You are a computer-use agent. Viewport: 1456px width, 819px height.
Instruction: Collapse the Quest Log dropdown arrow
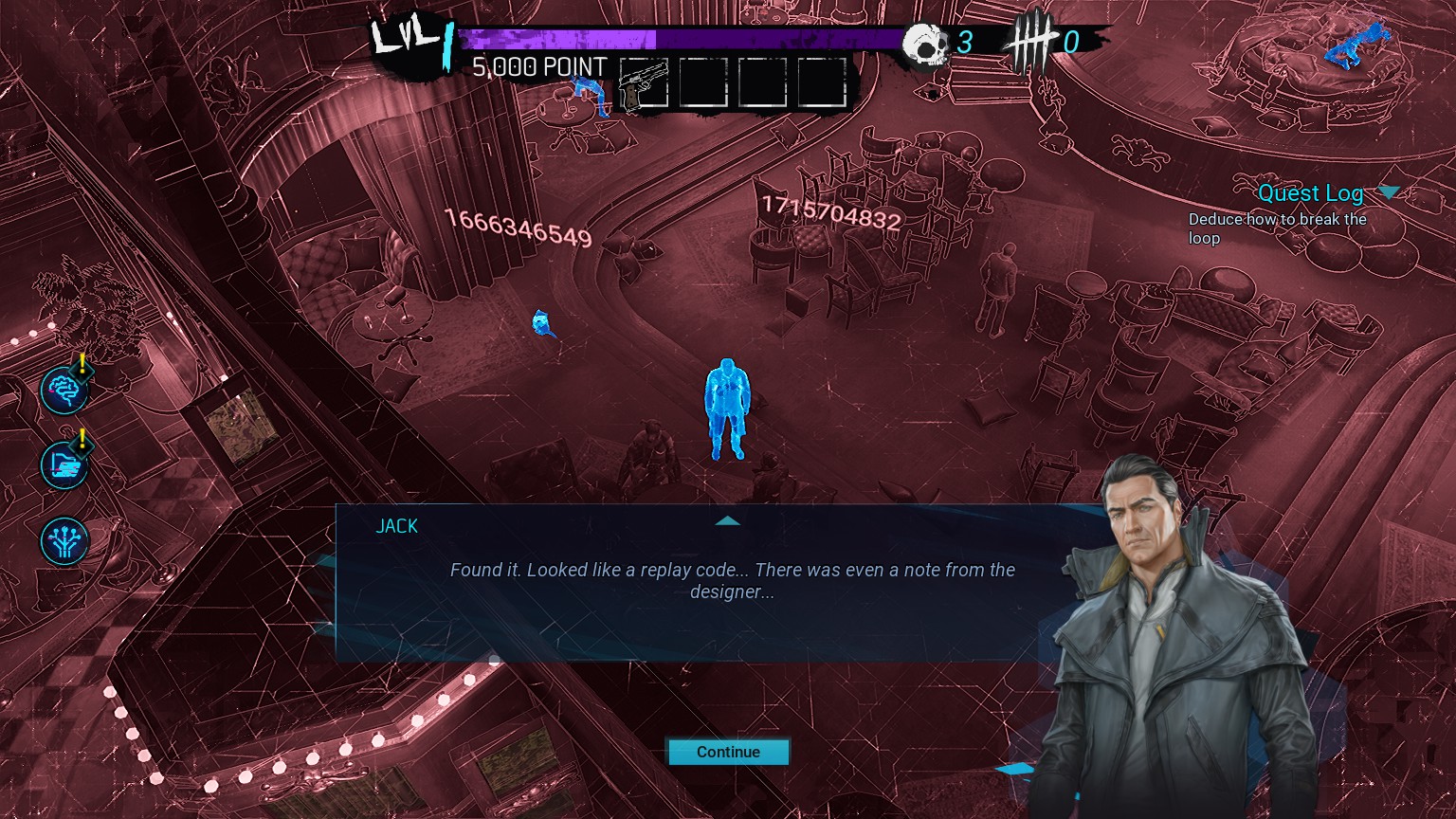click(x=1389, y=192)
